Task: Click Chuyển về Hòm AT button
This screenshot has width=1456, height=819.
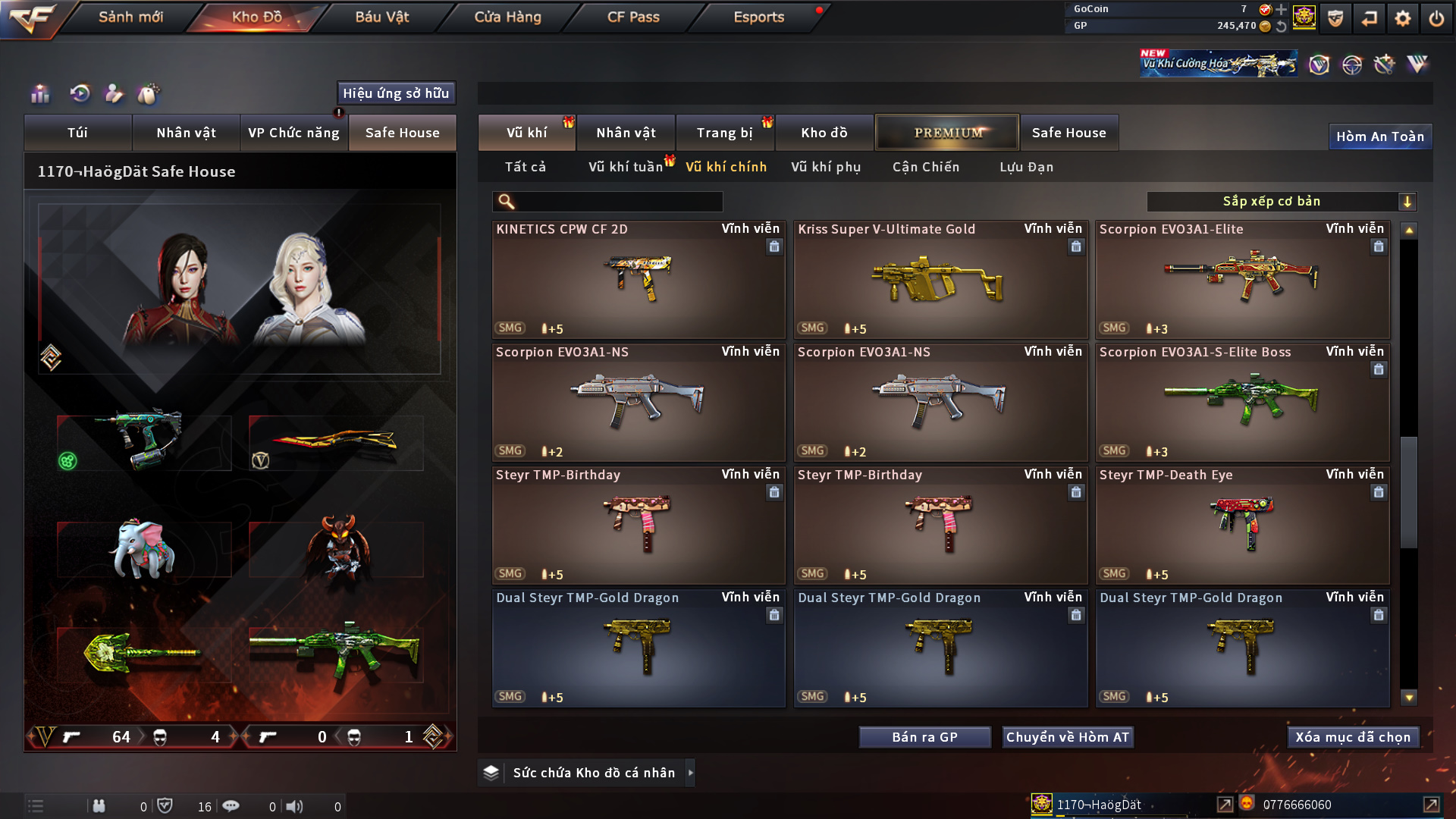Action: pos(1067,737)
